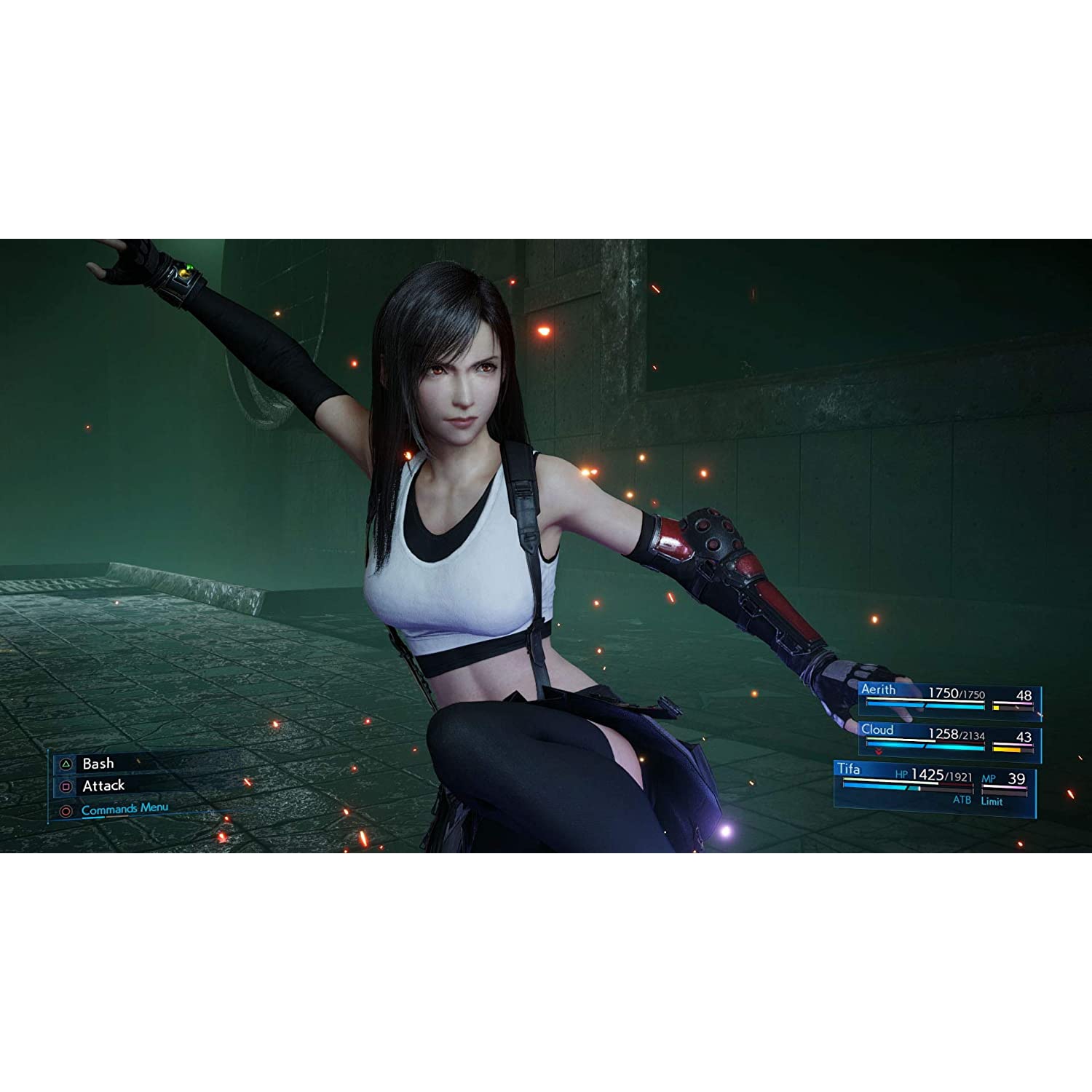Click the circle button icon next to Commands Menu

tap(68, 809)
